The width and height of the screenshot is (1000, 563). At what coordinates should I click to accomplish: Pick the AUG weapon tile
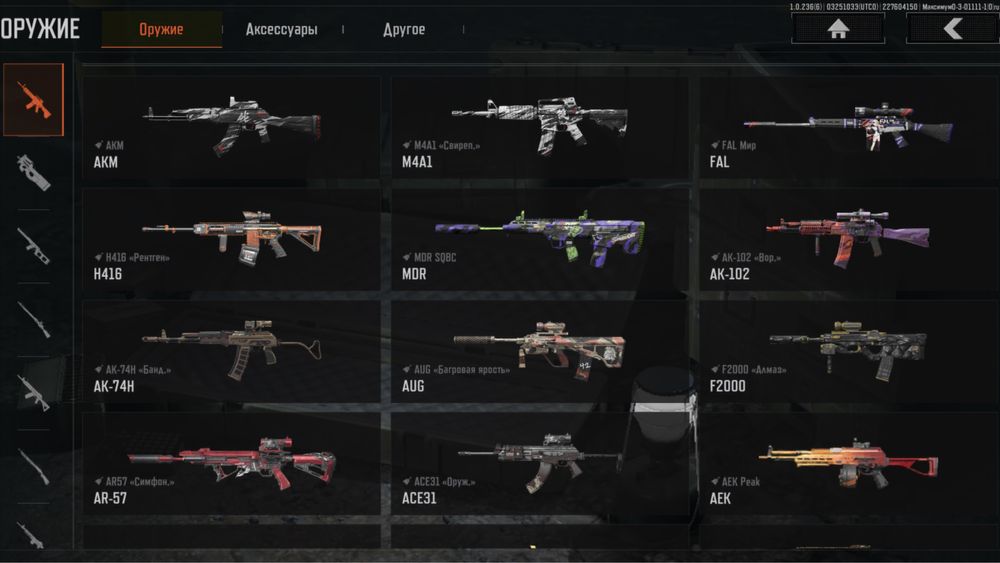(x=539, y=352)
